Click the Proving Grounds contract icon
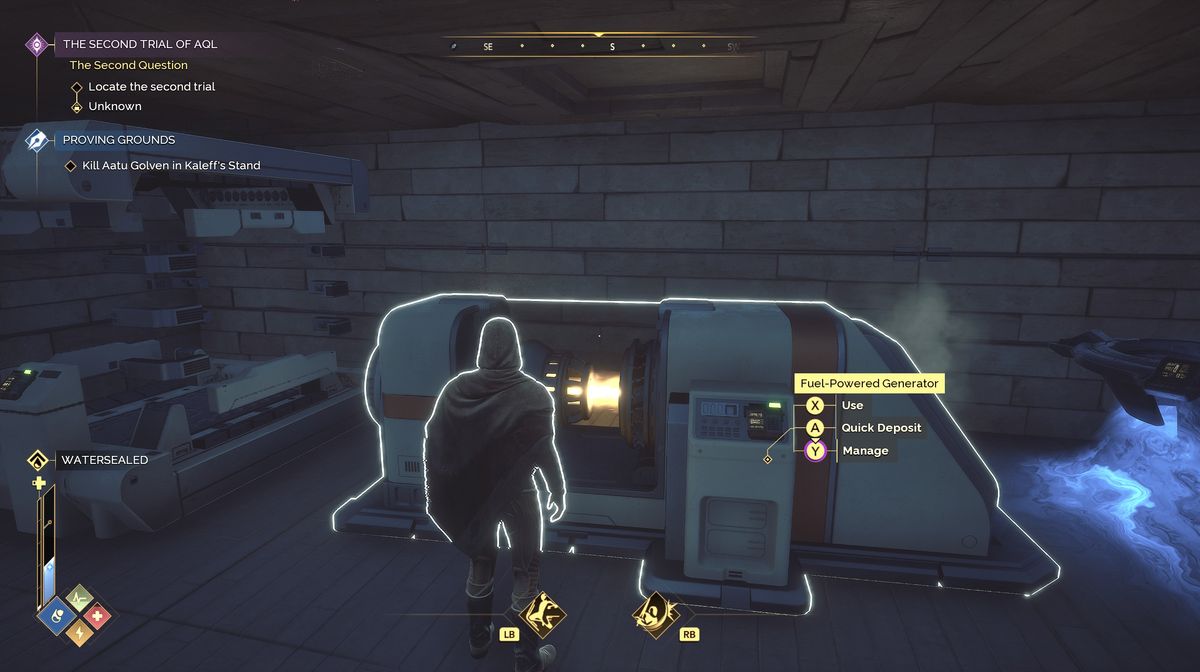1200x672 pixels. coord(37,140)
